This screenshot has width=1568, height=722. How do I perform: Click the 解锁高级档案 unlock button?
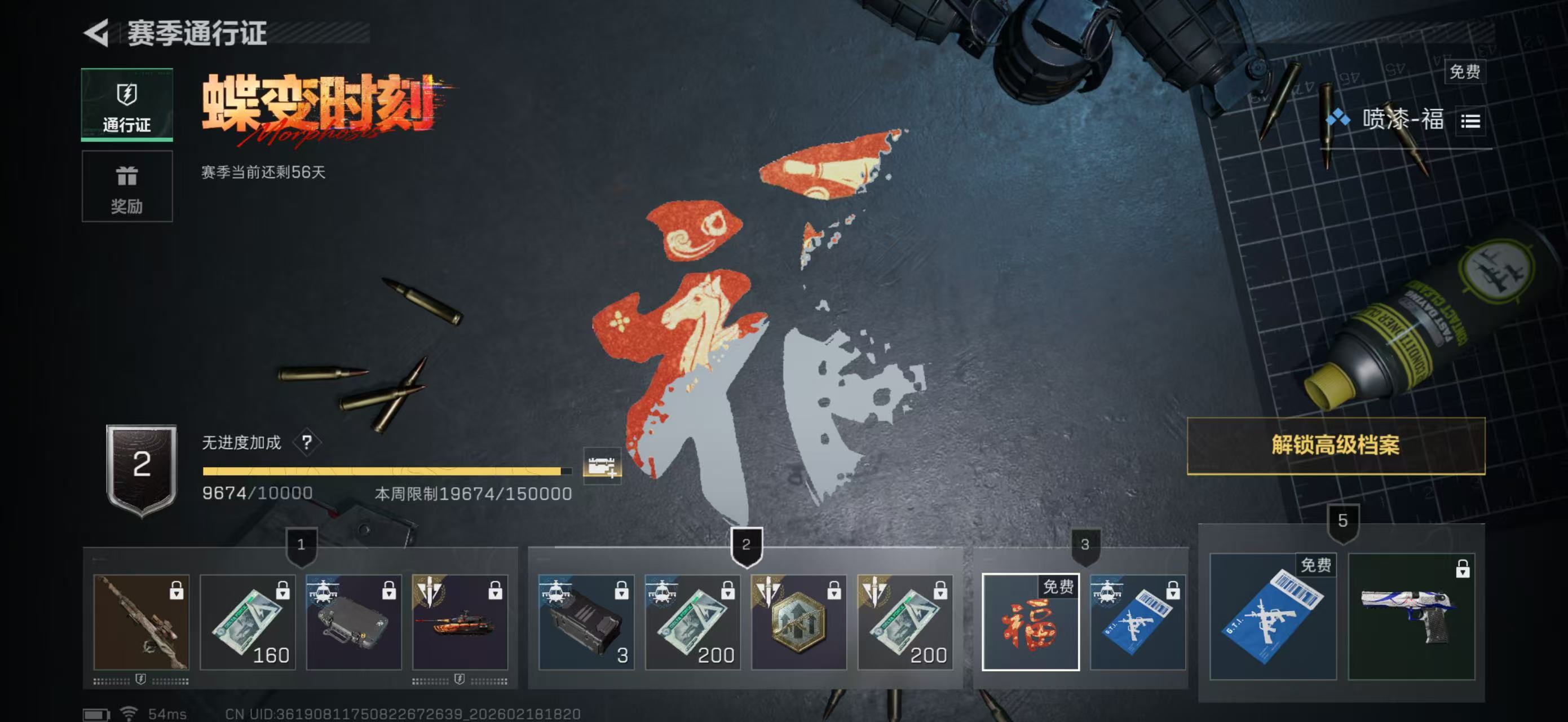1336,446
